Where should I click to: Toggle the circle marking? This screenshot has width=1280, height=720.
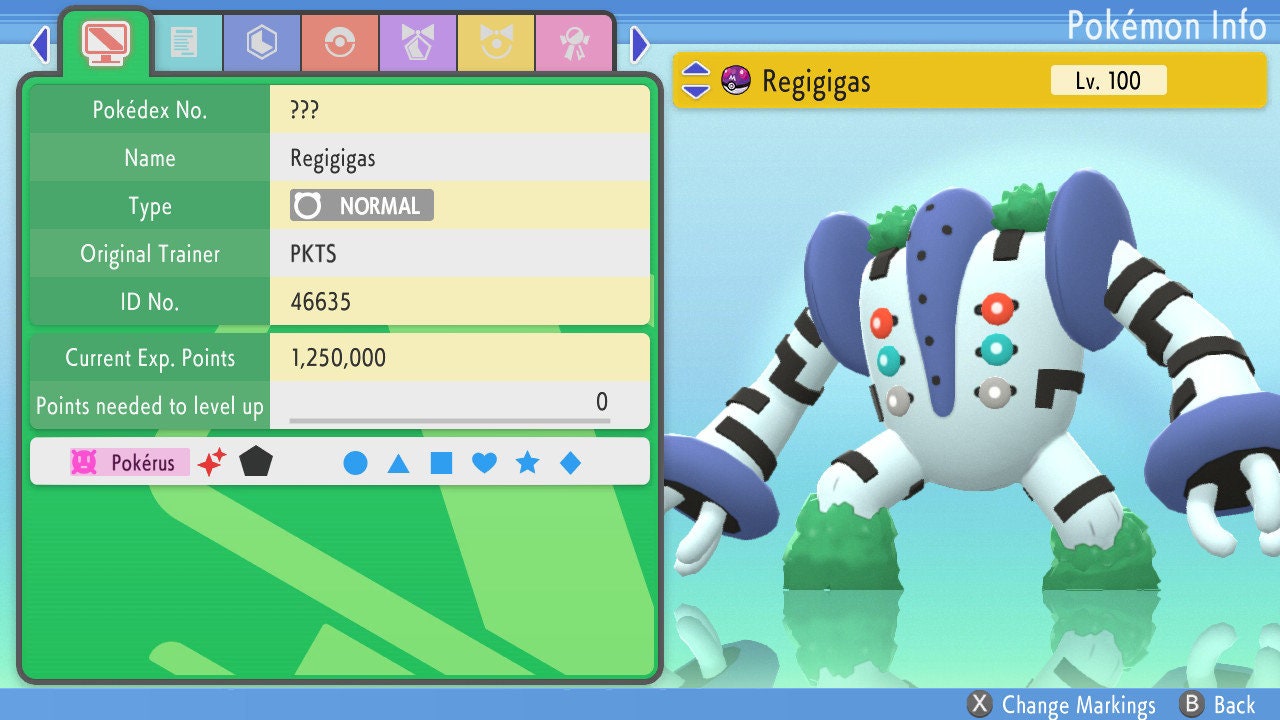pos(355,463)
